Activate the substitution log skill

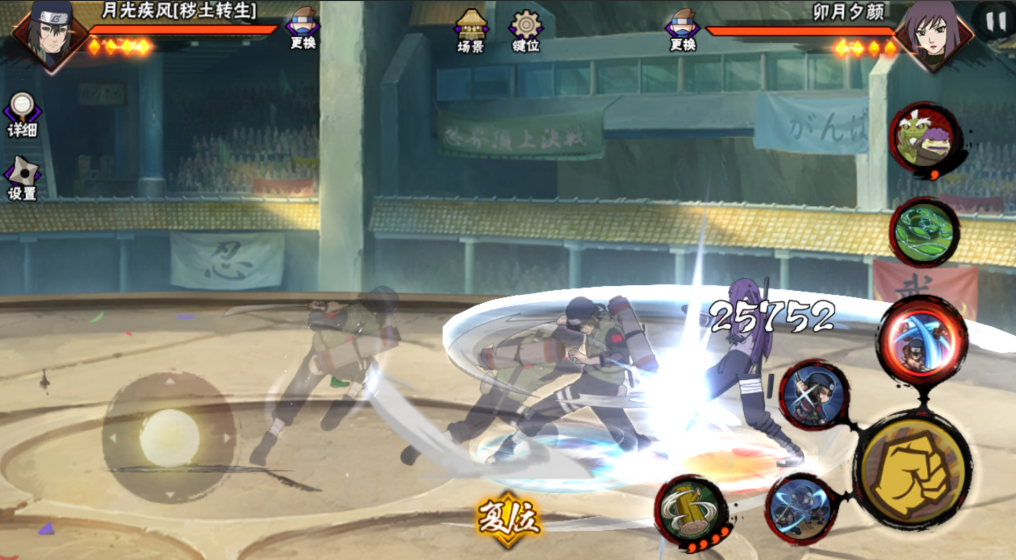[x=692, y=512]
